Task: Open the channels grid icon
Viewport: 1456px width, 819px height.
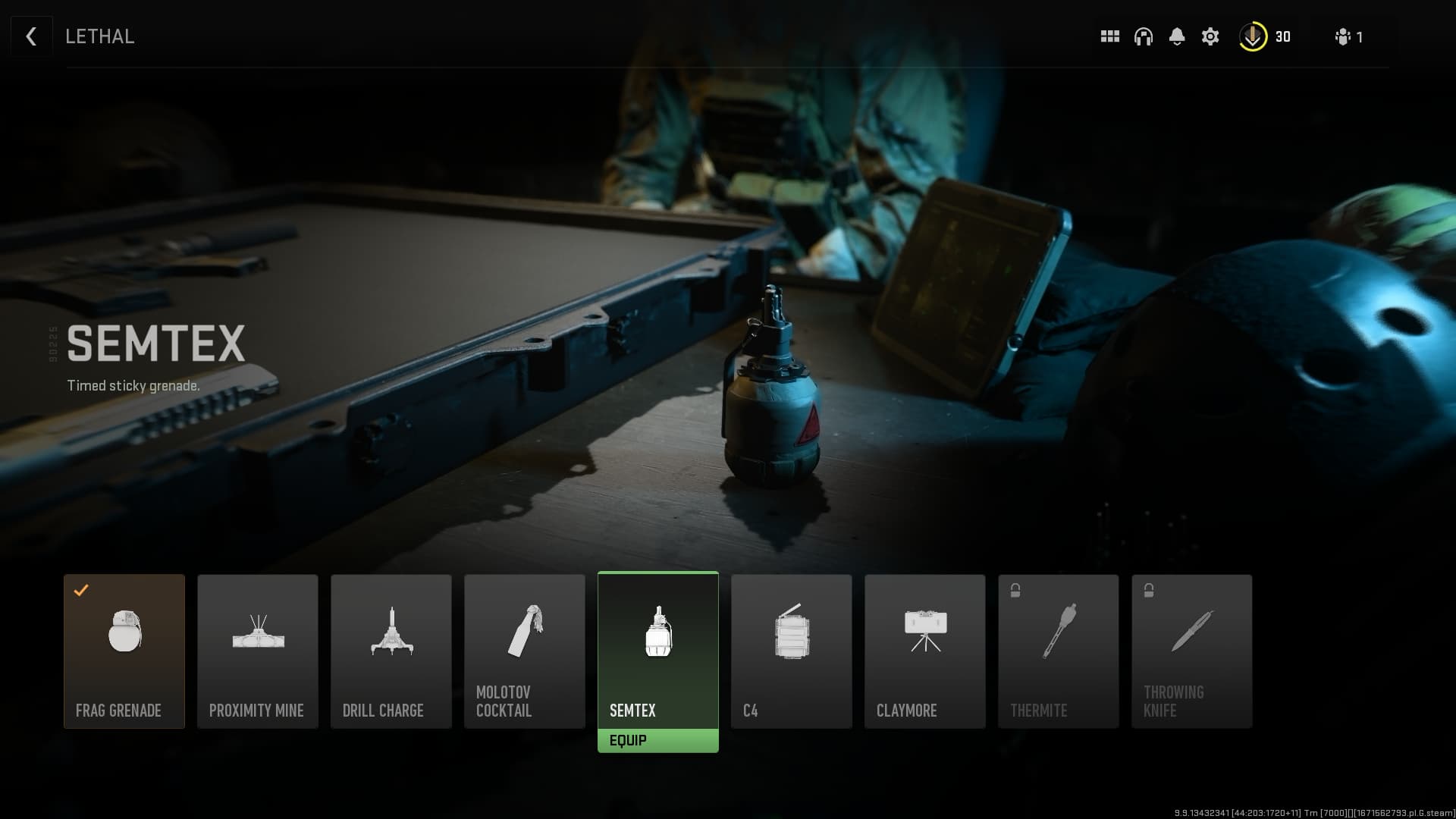Action: point(1109,36)
